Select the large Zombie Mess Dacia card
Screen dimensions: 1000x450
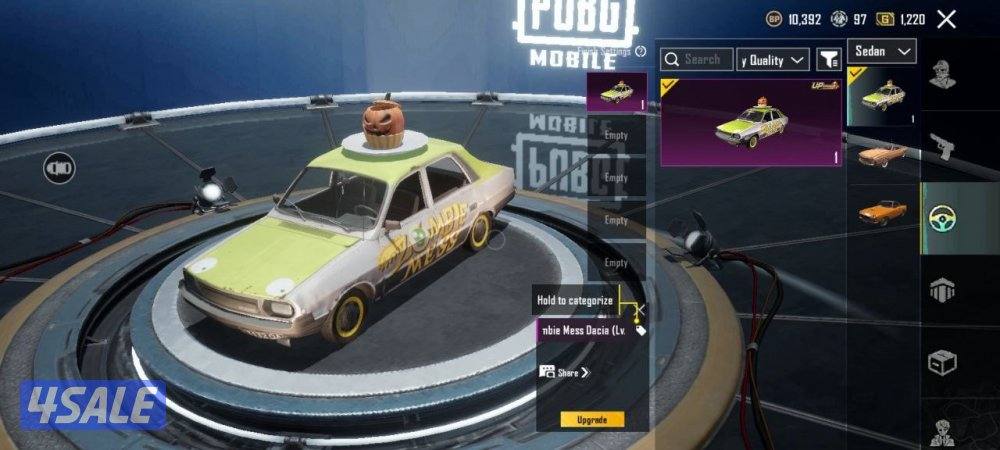click(x=750, y=122)
